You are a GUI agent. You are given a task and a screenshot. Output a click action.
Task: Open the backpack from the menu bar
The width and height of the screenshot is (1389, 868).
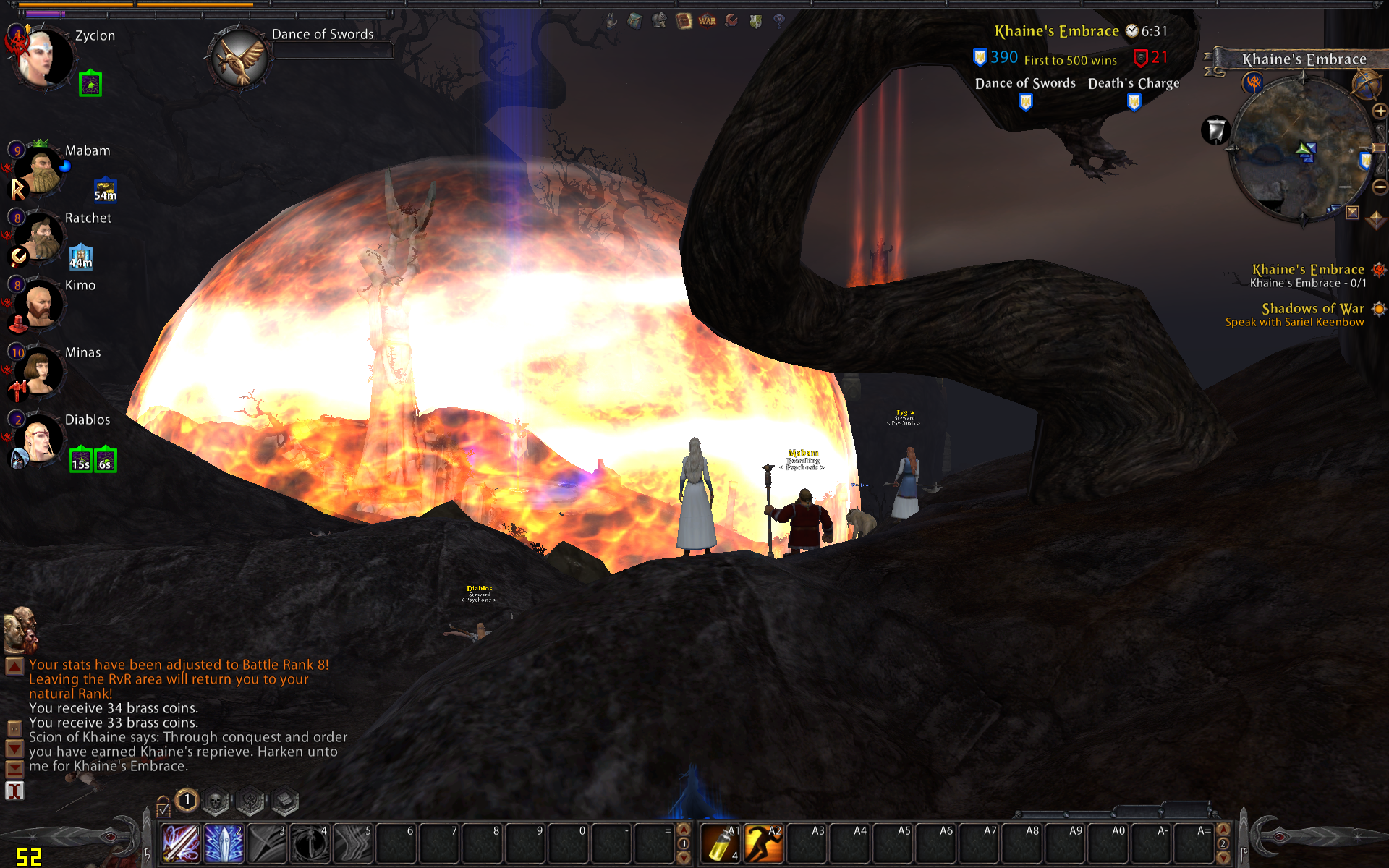(634, 21)
